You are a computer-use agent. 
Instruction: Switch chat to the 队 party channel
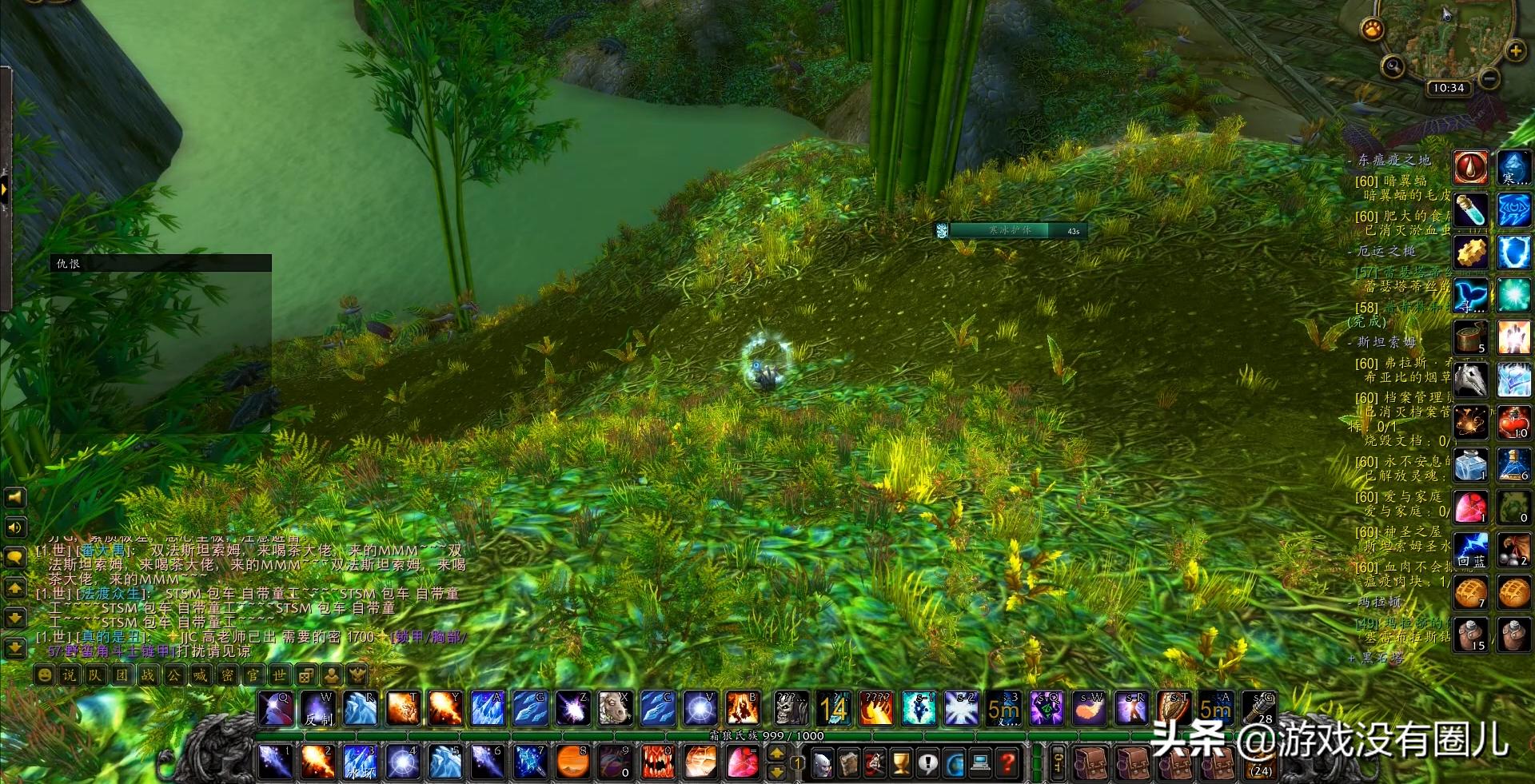[95, 675]
